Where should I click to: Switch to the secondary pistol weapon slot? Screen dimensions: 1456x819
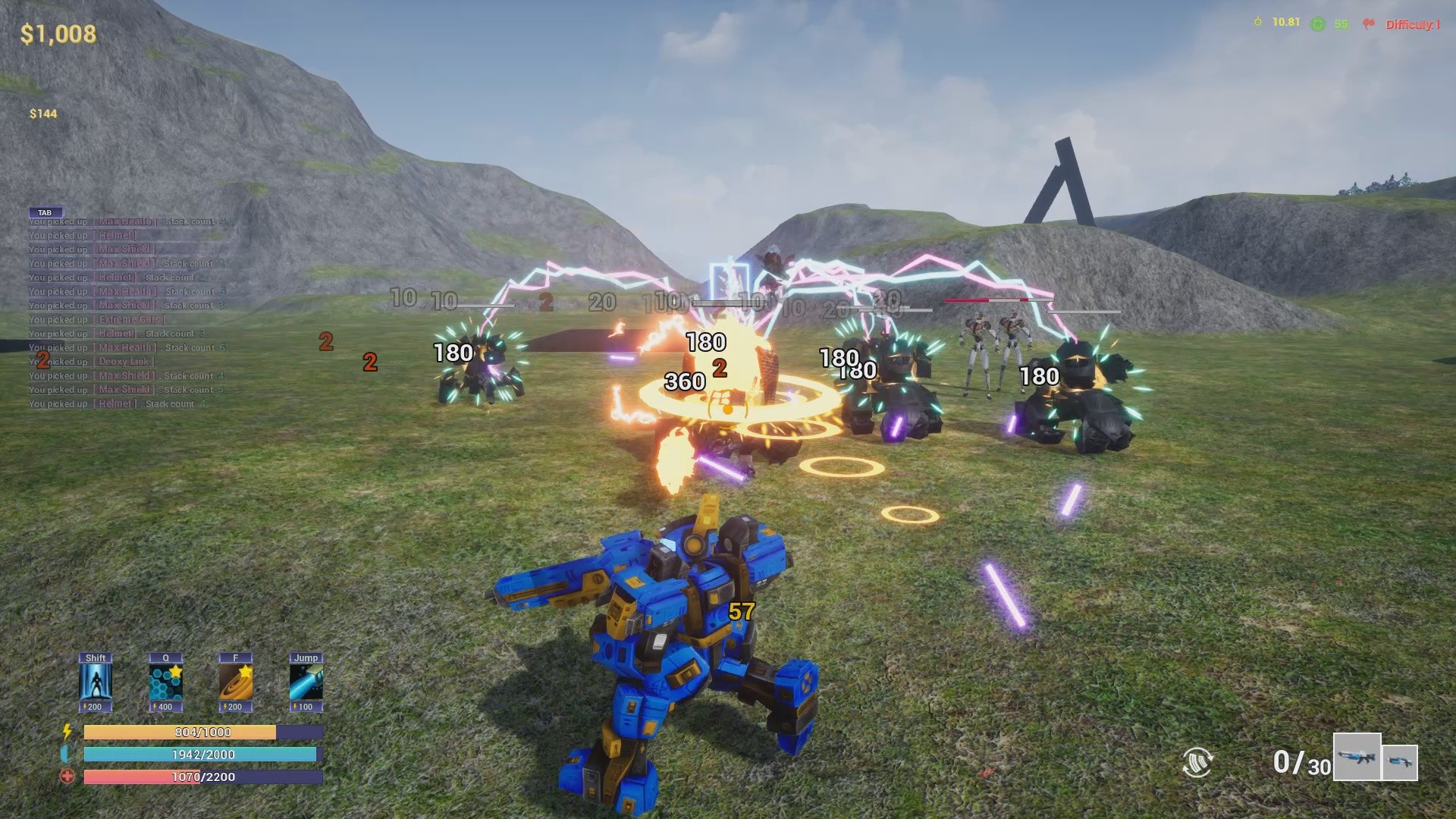[1401, 761]
